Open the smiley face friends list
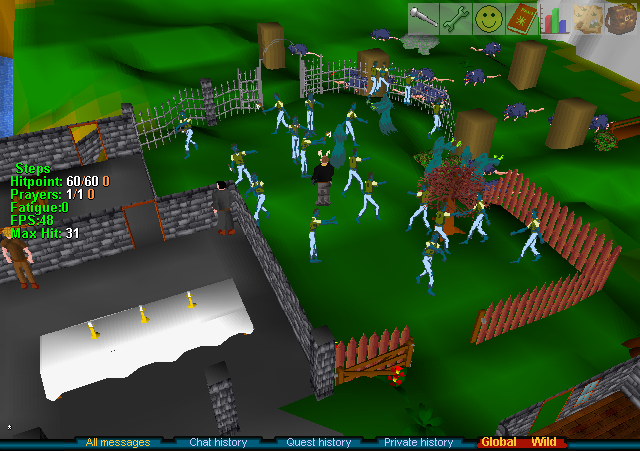This screenshot has height=451, width=640. 489,18
